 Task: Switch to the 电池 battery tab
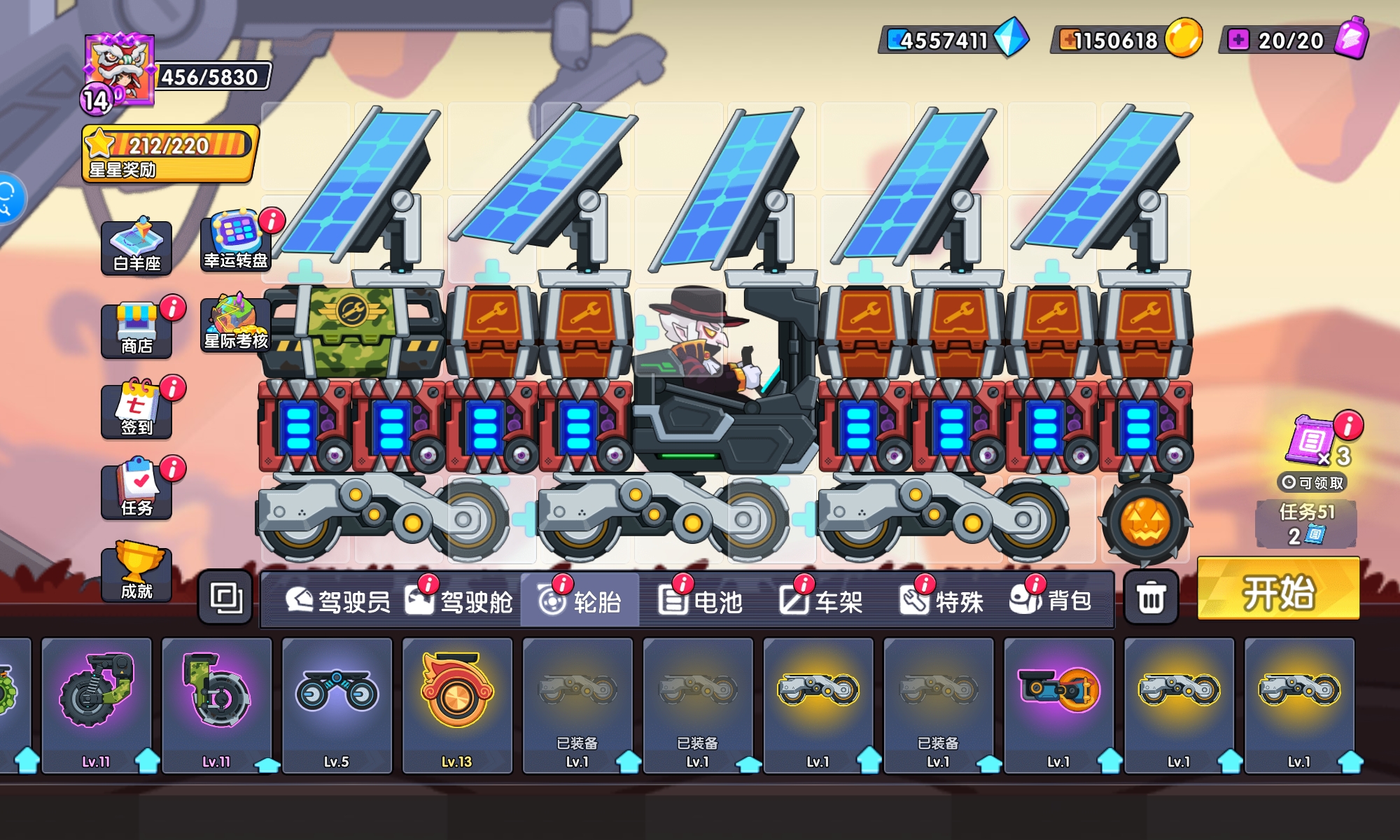[701, 601]
